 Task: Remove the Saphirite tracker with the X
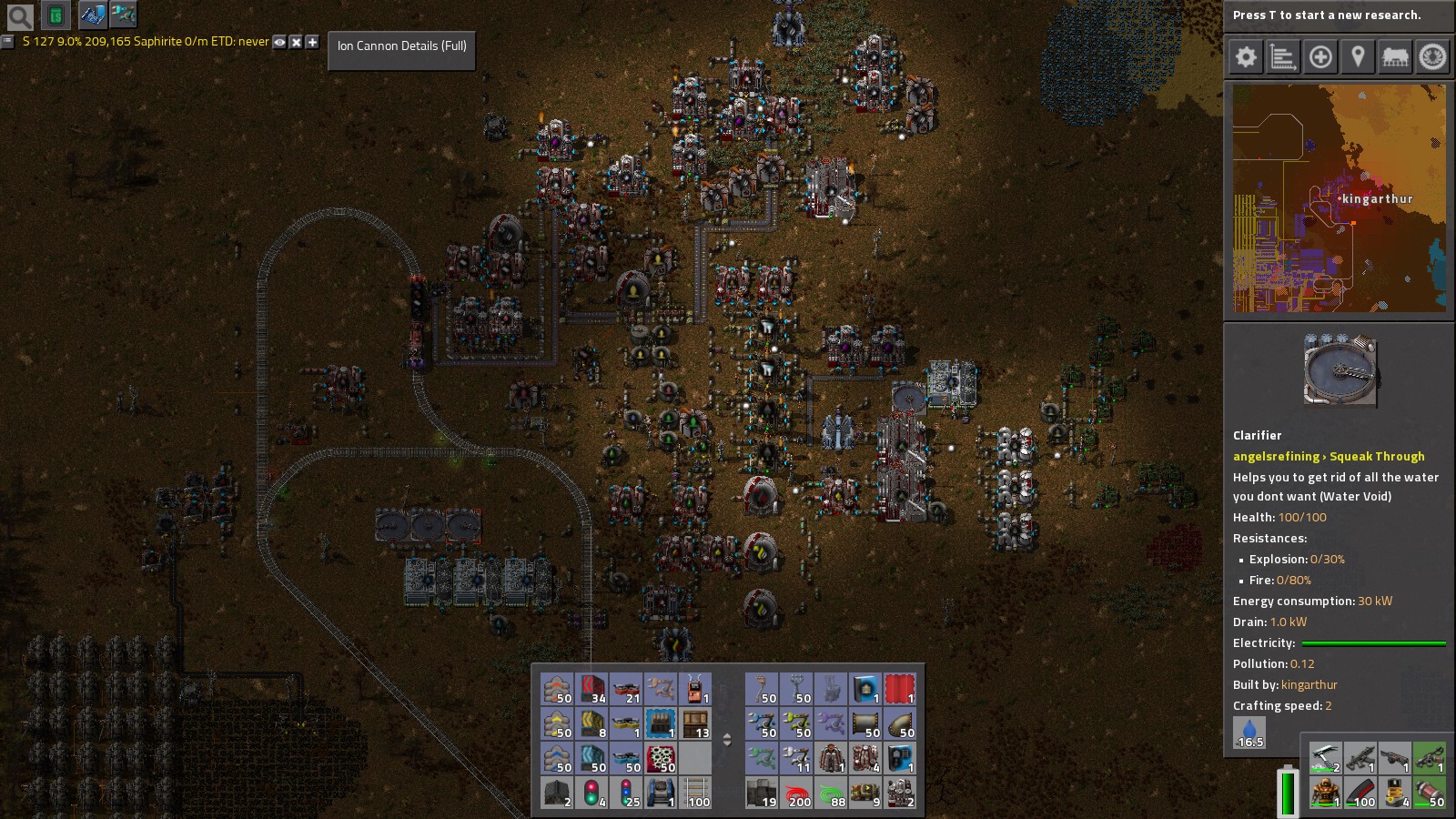point(296,42)
